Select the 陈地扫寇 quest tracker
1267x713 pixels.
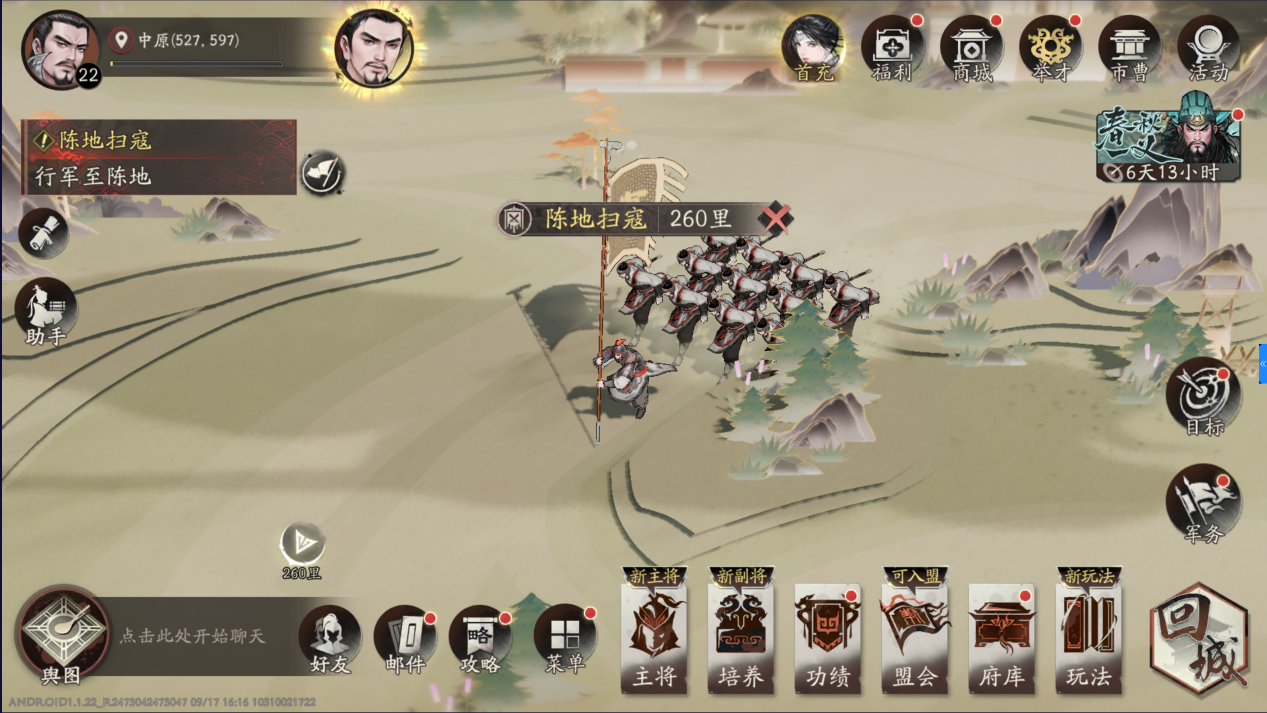coord(158,157)
